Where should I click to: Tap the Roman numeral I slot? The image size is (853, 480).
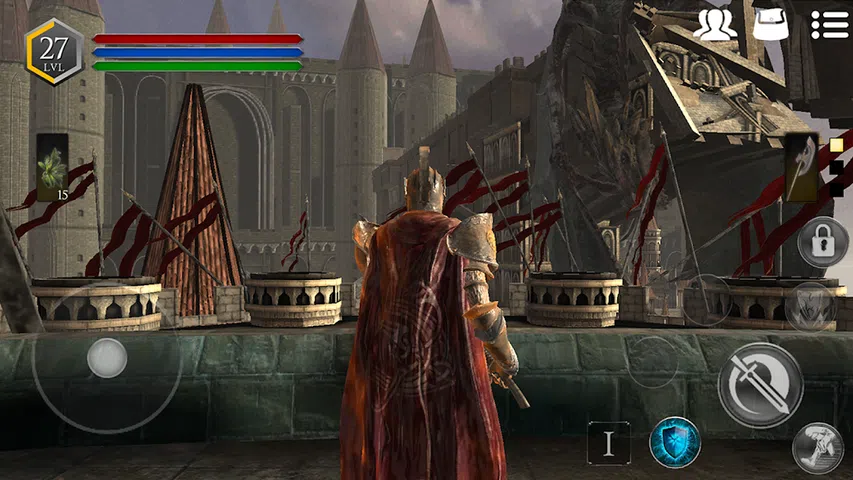tap(609, 442)
